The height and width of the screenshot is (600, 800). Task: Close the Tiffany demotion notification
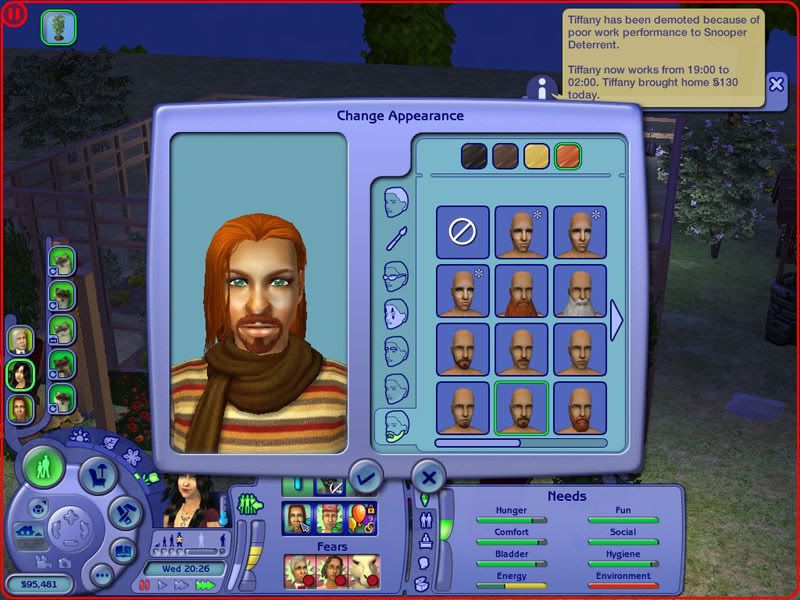click(x=777, y=85)
